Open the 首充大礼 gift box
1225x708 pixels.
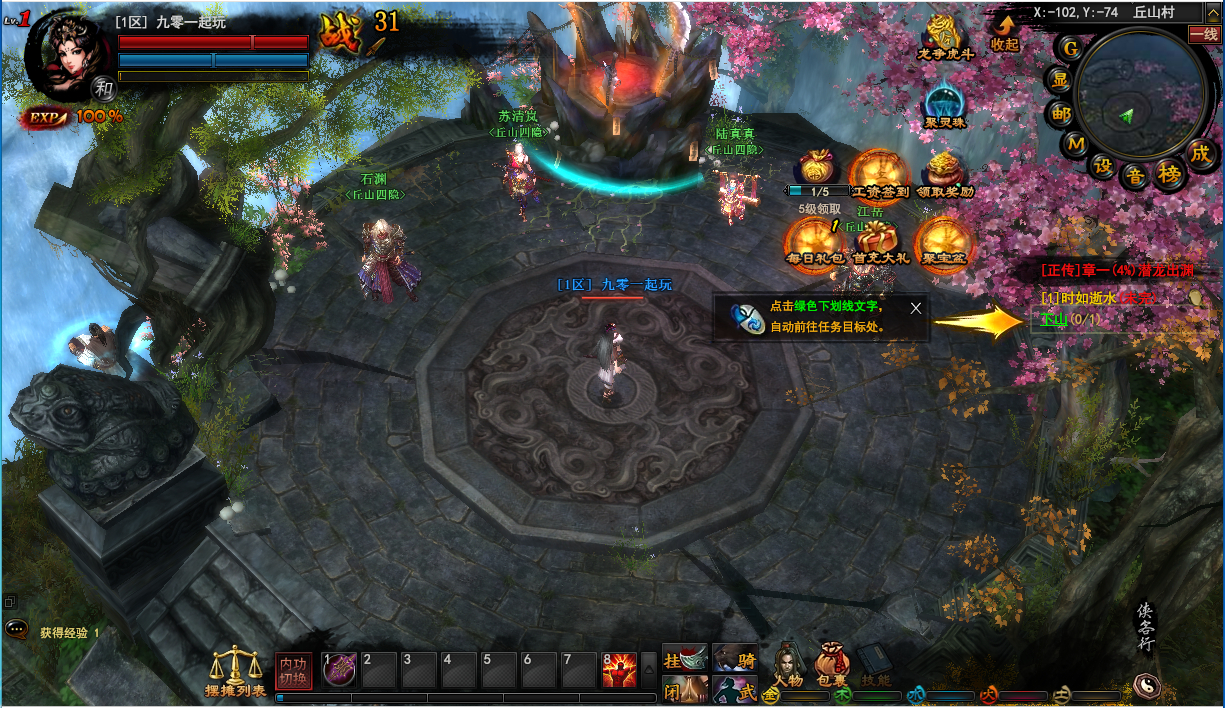click(878, 241)
